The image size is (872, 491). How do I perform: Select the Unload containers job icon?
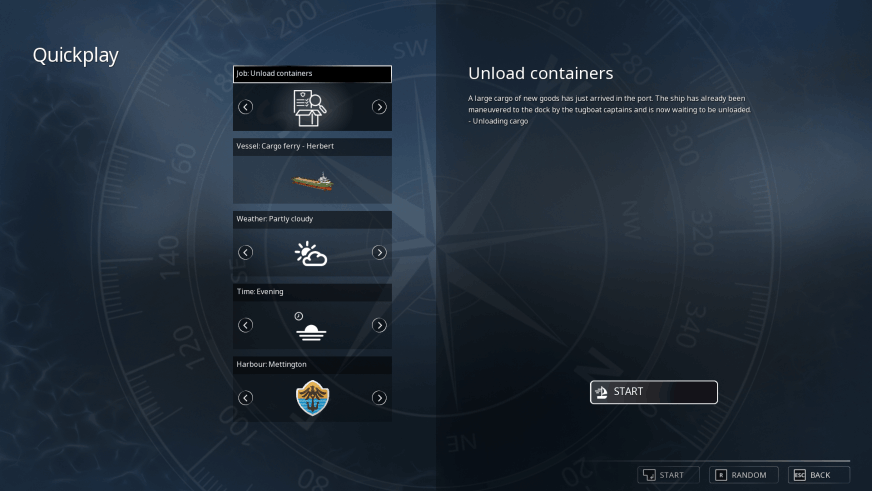click(312, 107)
